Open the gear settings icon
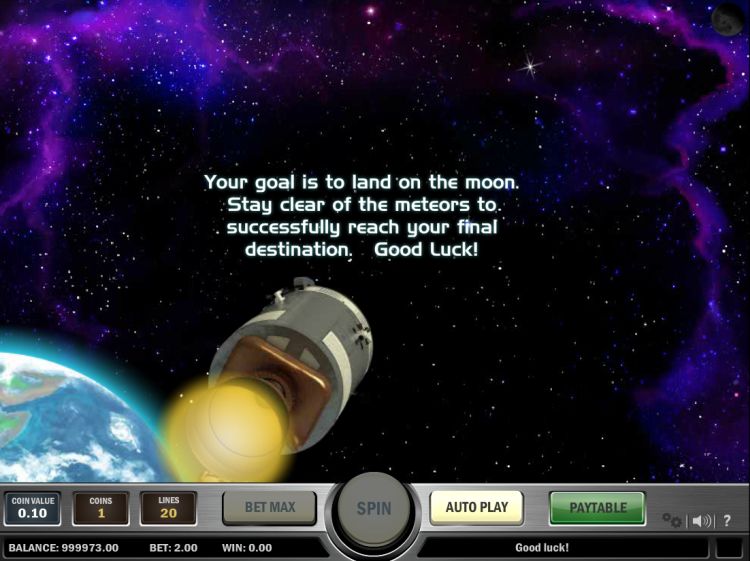Image resolution: width=750 pixels, height=561 pixels. click(672, 520)
